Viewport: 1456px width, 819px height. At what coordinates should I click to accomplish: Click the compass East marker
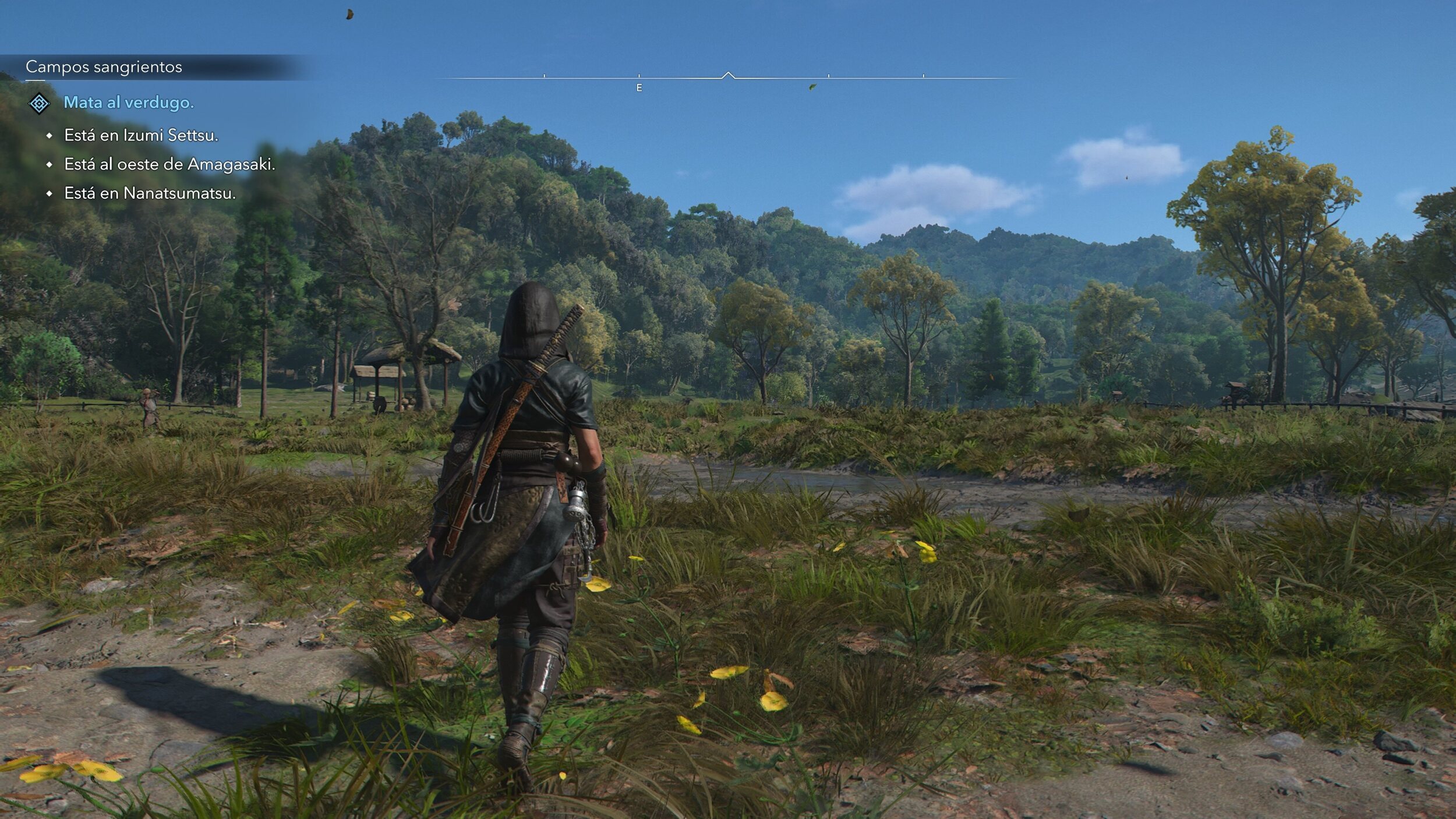coord(639,87)
